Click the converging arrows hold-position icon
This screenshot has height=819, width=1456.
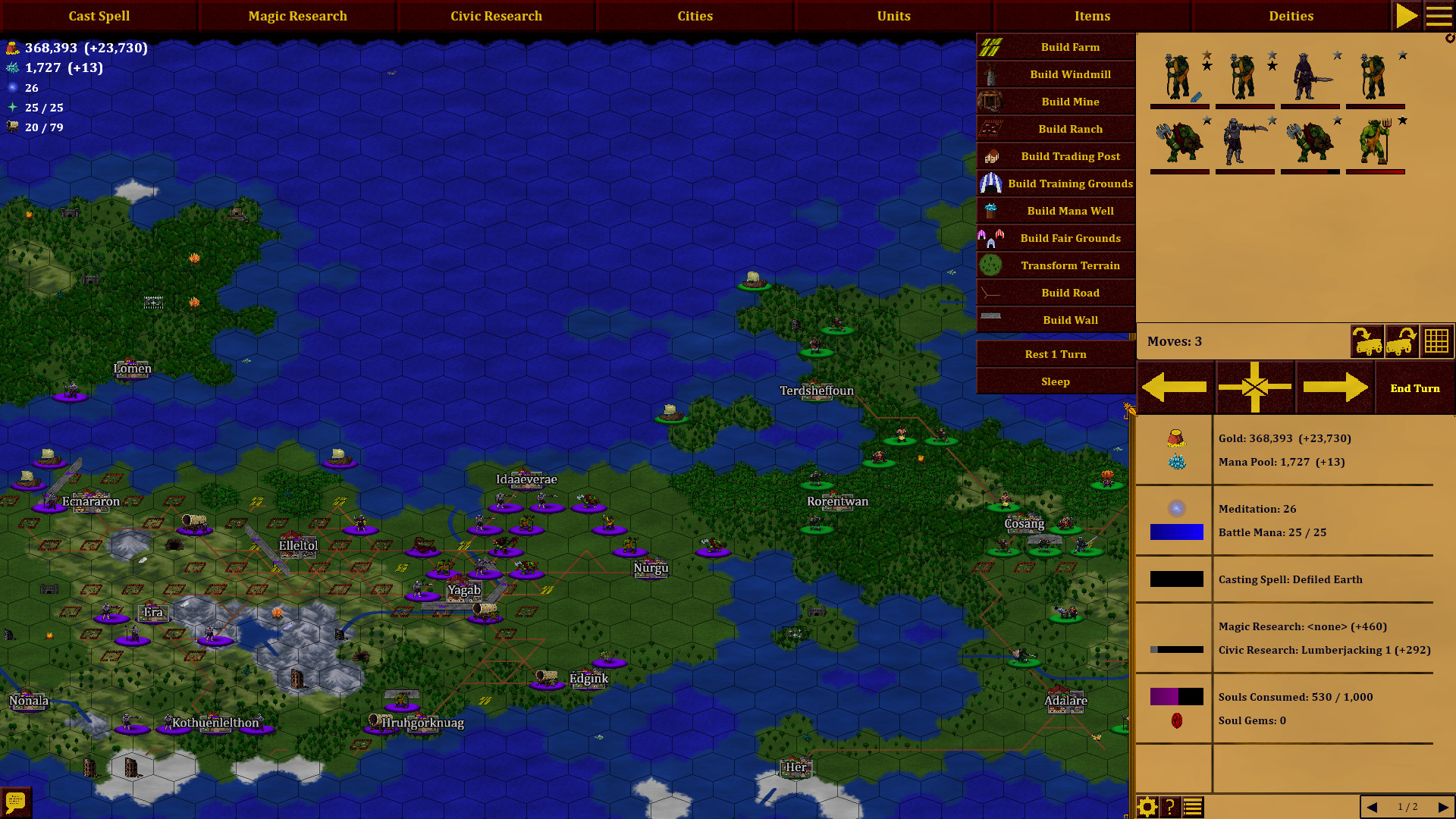pyautogui.click(x=1255, y=387)
